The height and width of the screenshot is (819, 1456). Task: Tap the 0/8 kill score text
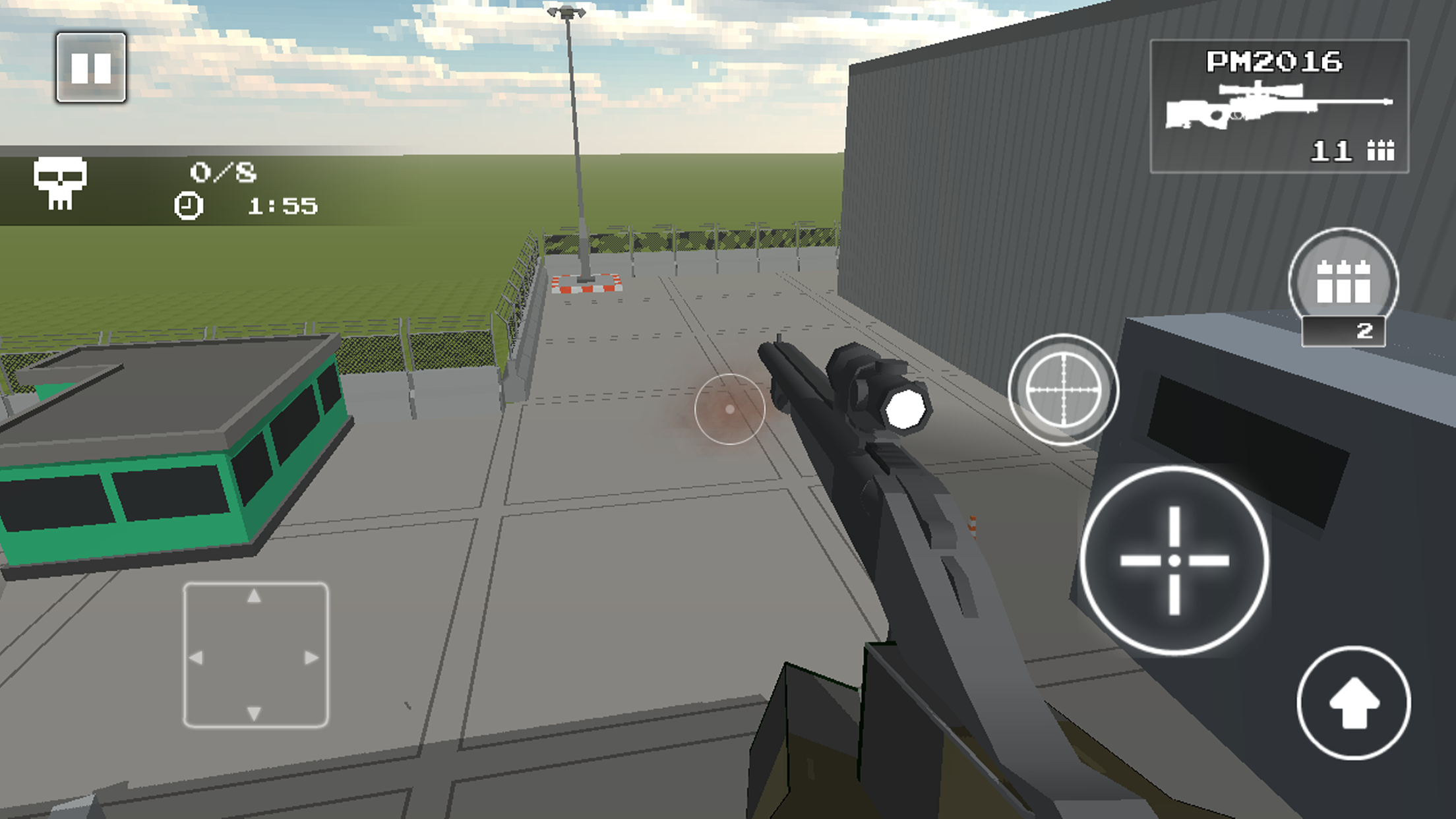223,171
